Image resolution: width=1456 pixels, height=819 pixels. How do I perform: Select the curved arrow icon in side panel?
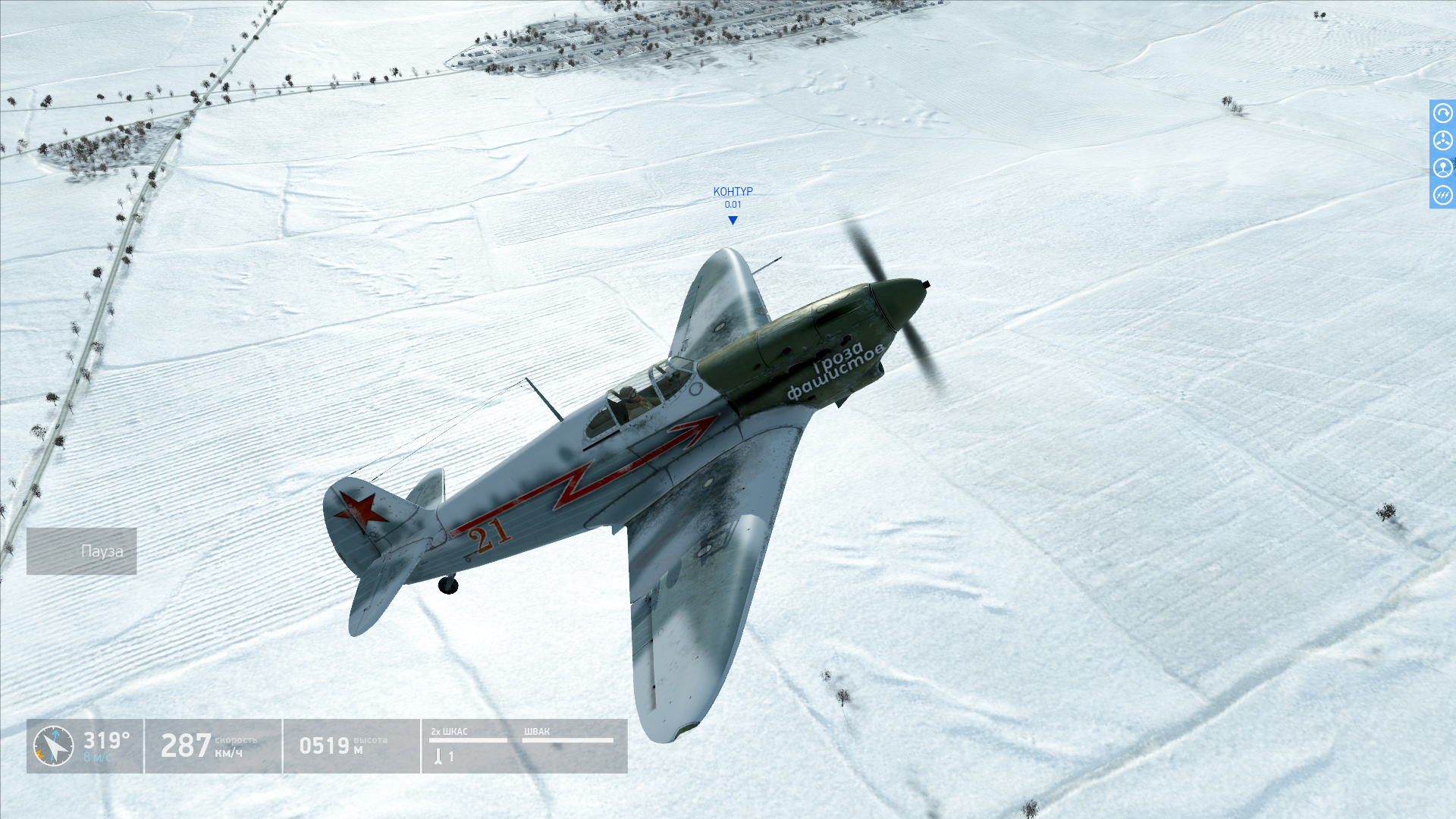click(x=1442, y=114)
